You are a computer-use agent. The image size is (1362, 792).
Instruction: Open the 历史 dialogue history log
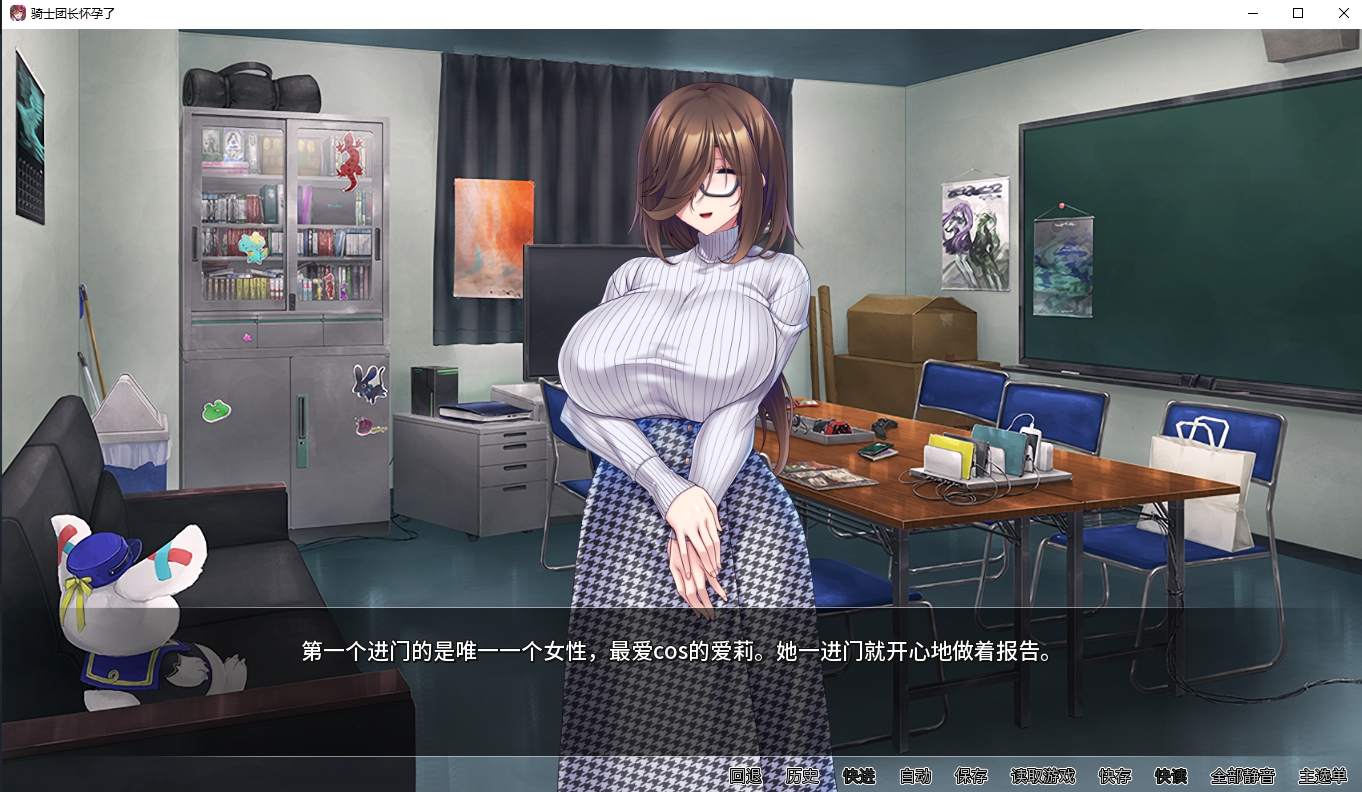pyautogui.click(x=802, y=776)
